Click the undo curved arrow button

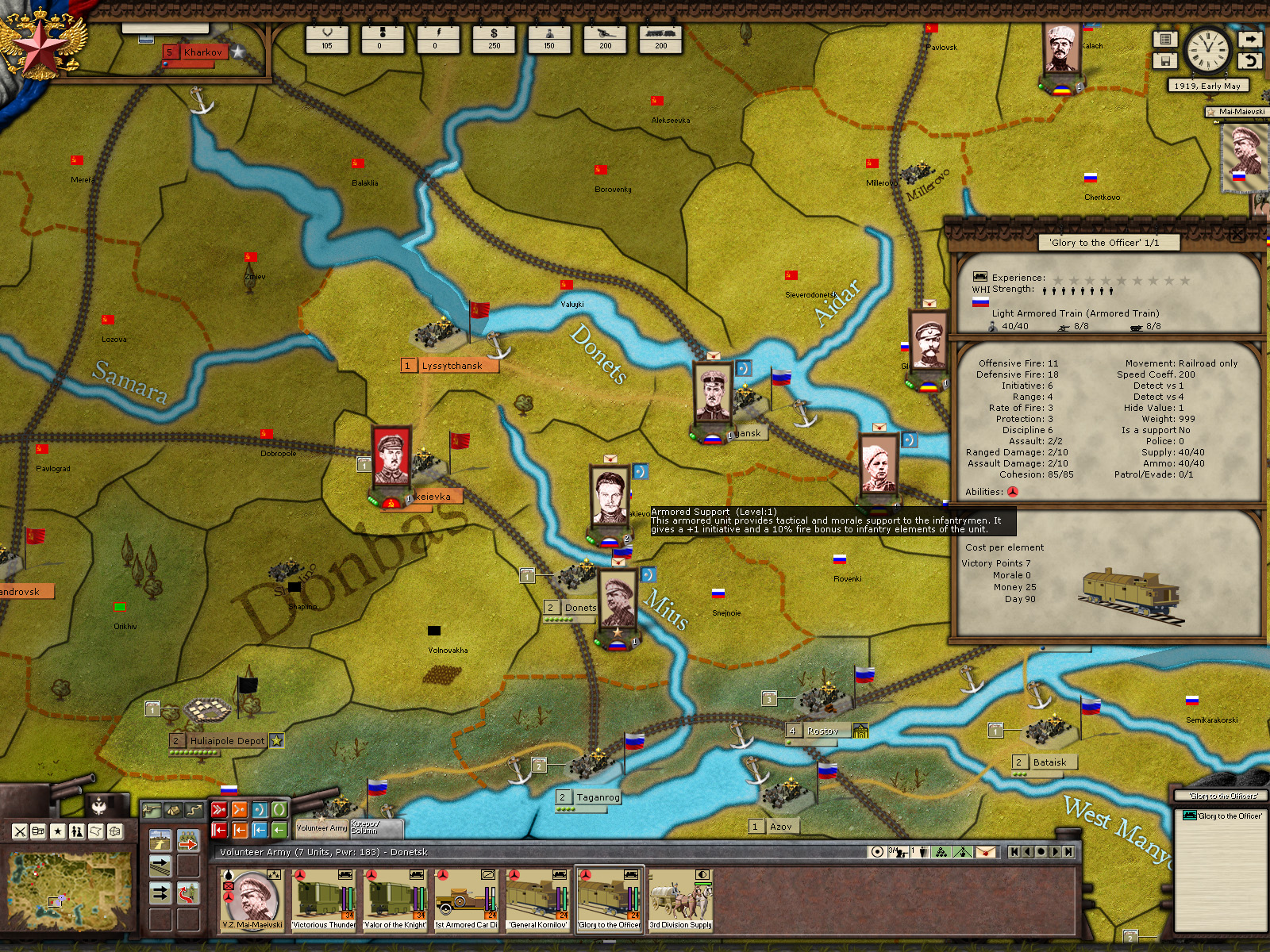click(1250, 61)
